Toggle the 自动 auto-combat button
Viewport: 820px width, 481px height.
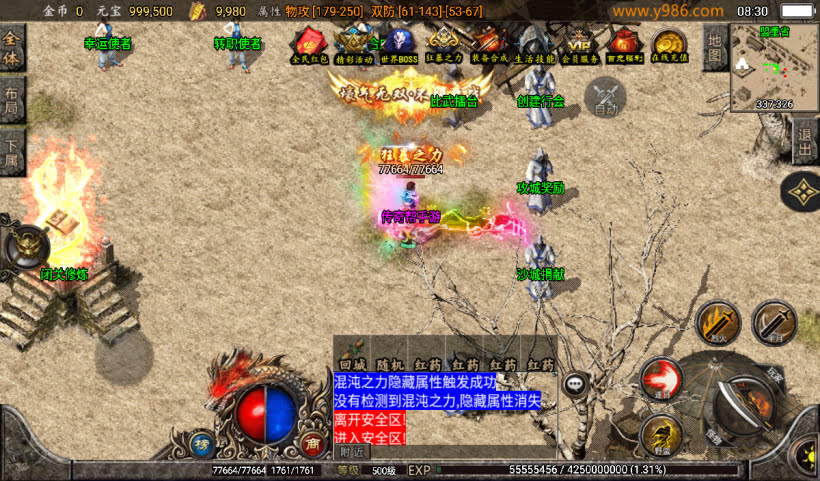(605, 97)
